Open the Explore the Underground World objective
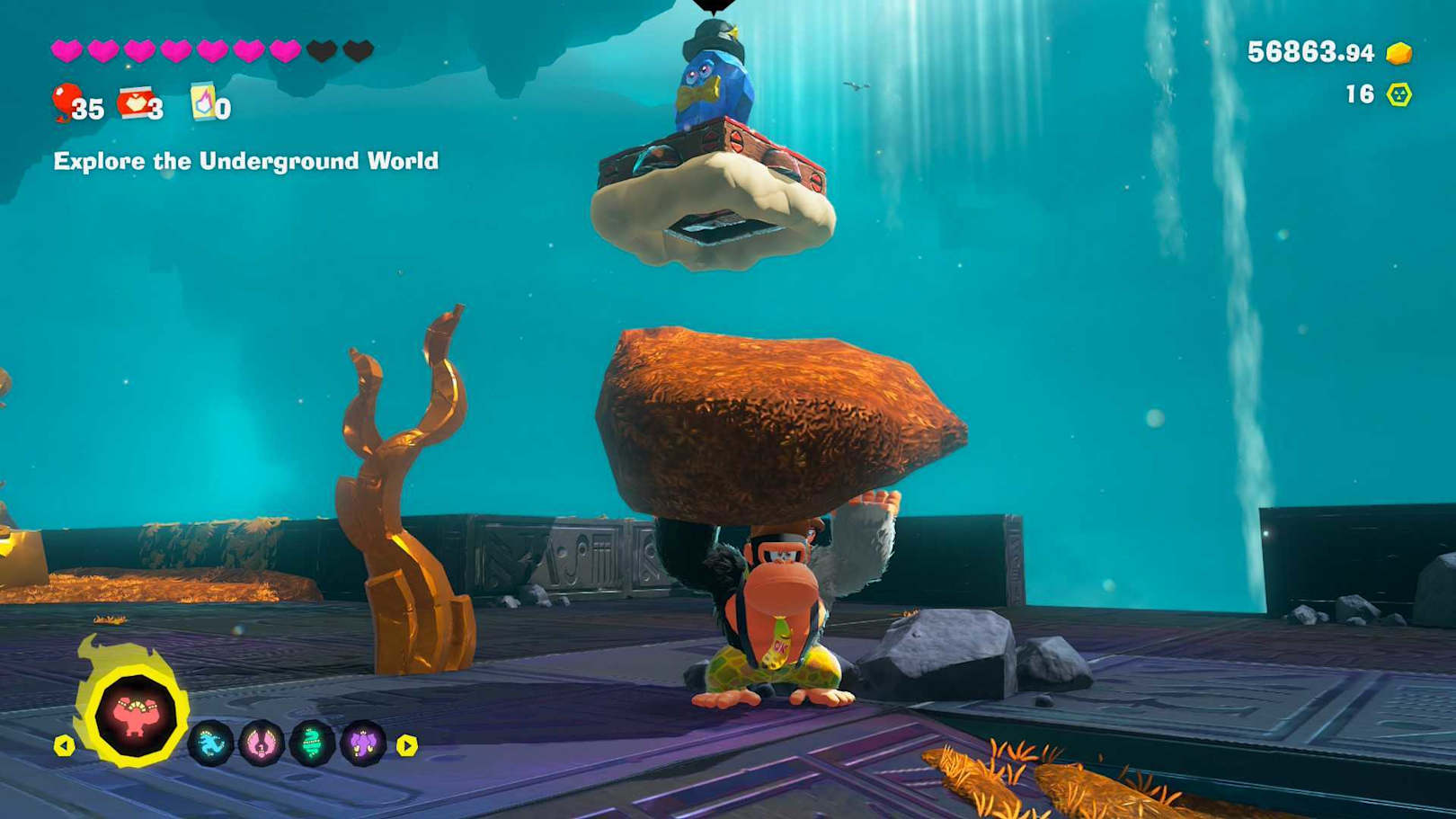The image size is (1456, 819). click(x=245, y=161)
